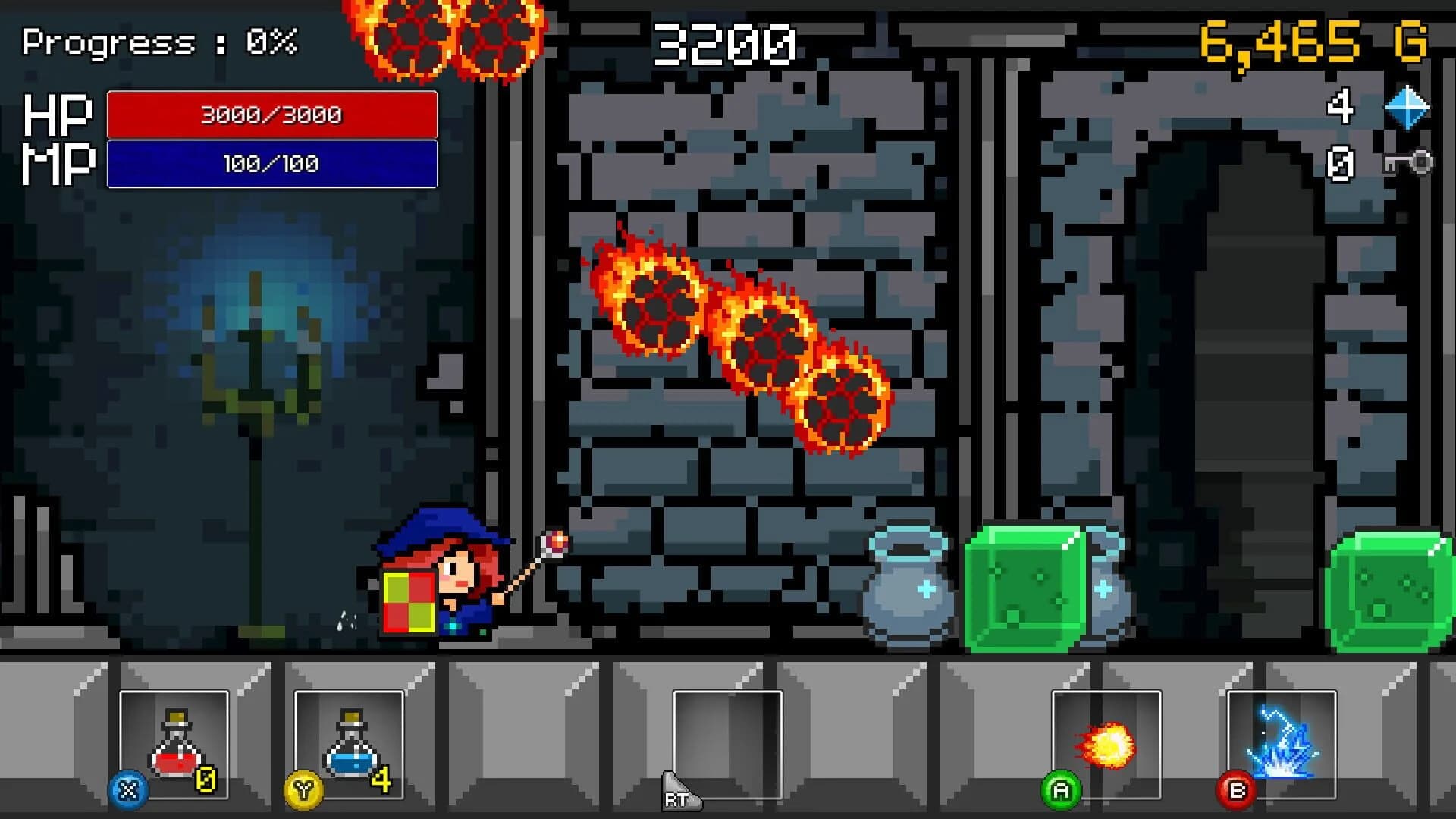The height and width of the screenshot is (819, 1456).
Task: Click the yellow Y button badge
Action: pyautogui.click(x=303, y=792)
